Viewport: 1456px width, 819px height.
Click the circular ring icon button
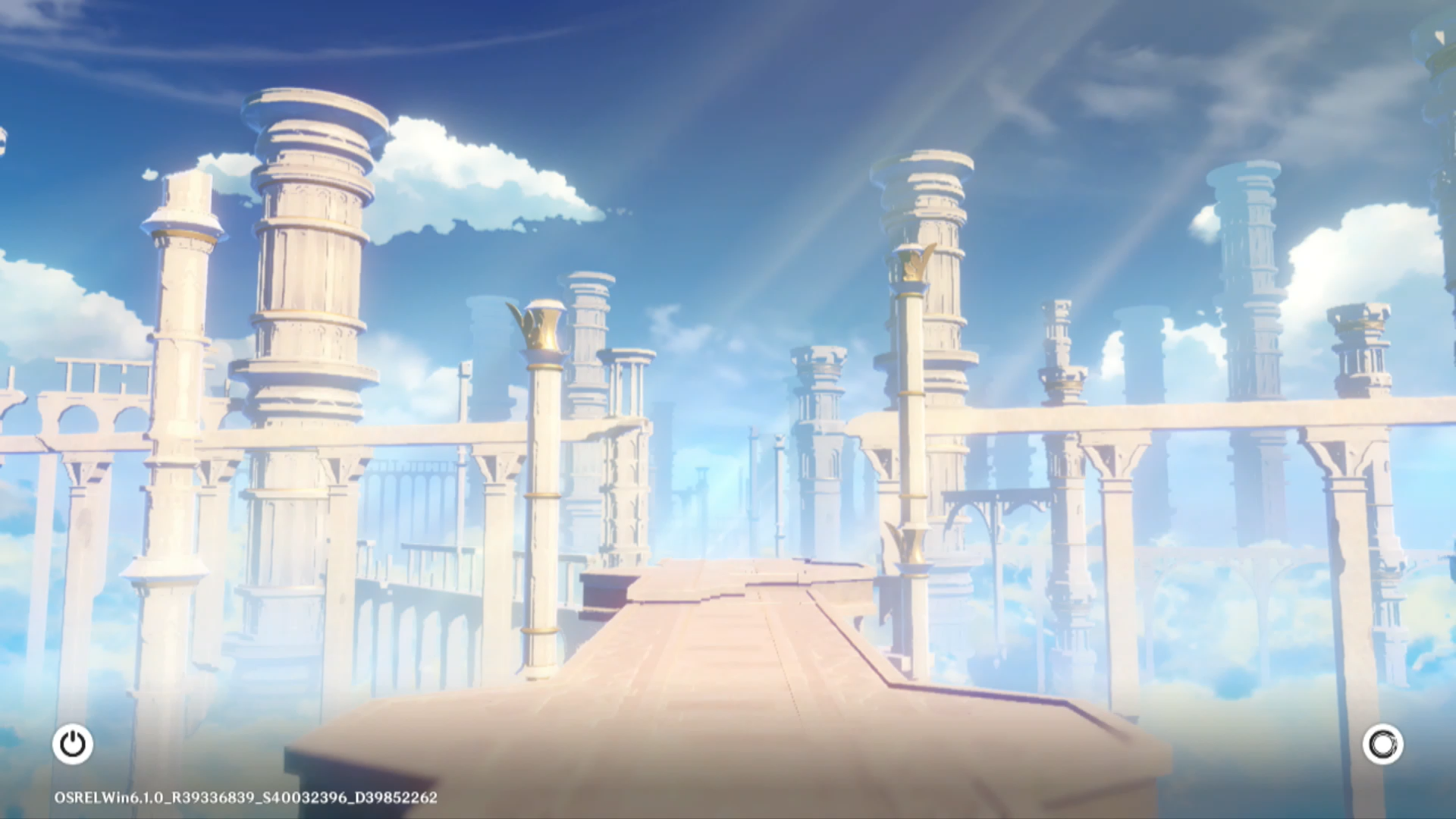(x=1382, y=744)
